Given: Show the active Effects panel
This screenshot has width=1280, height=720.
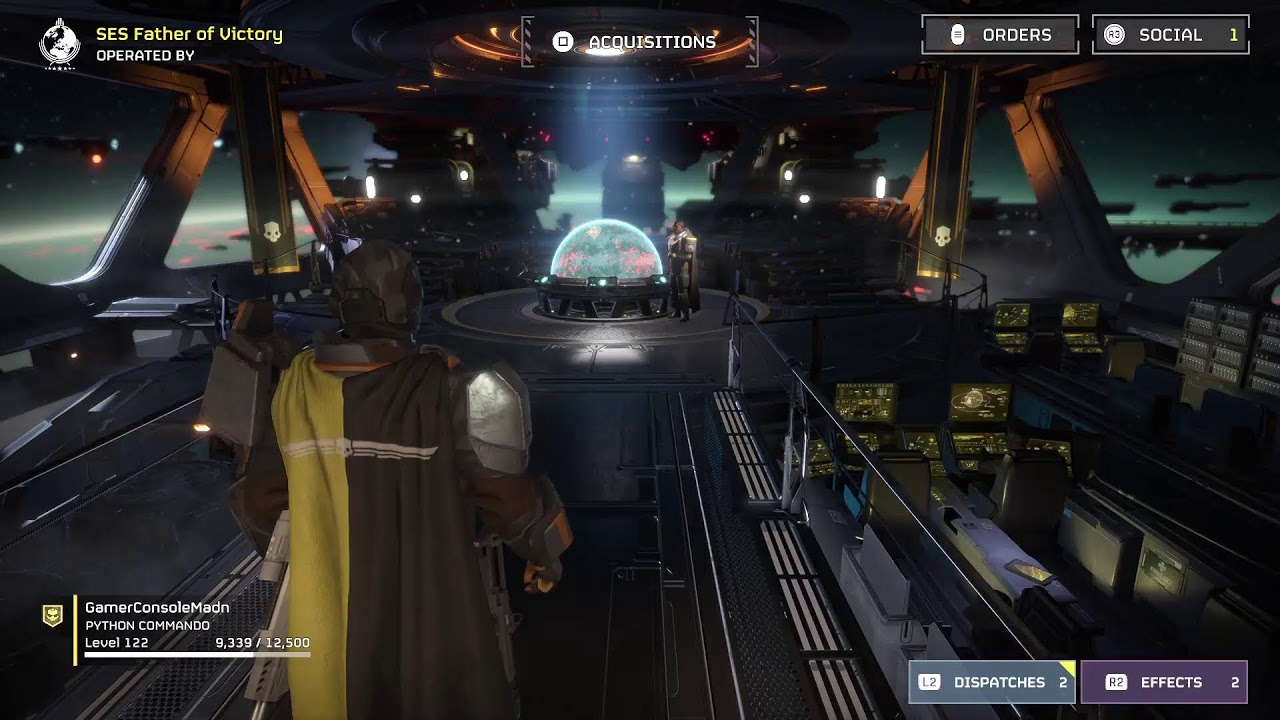Looking at the screenshot, I should point(1163,682).
